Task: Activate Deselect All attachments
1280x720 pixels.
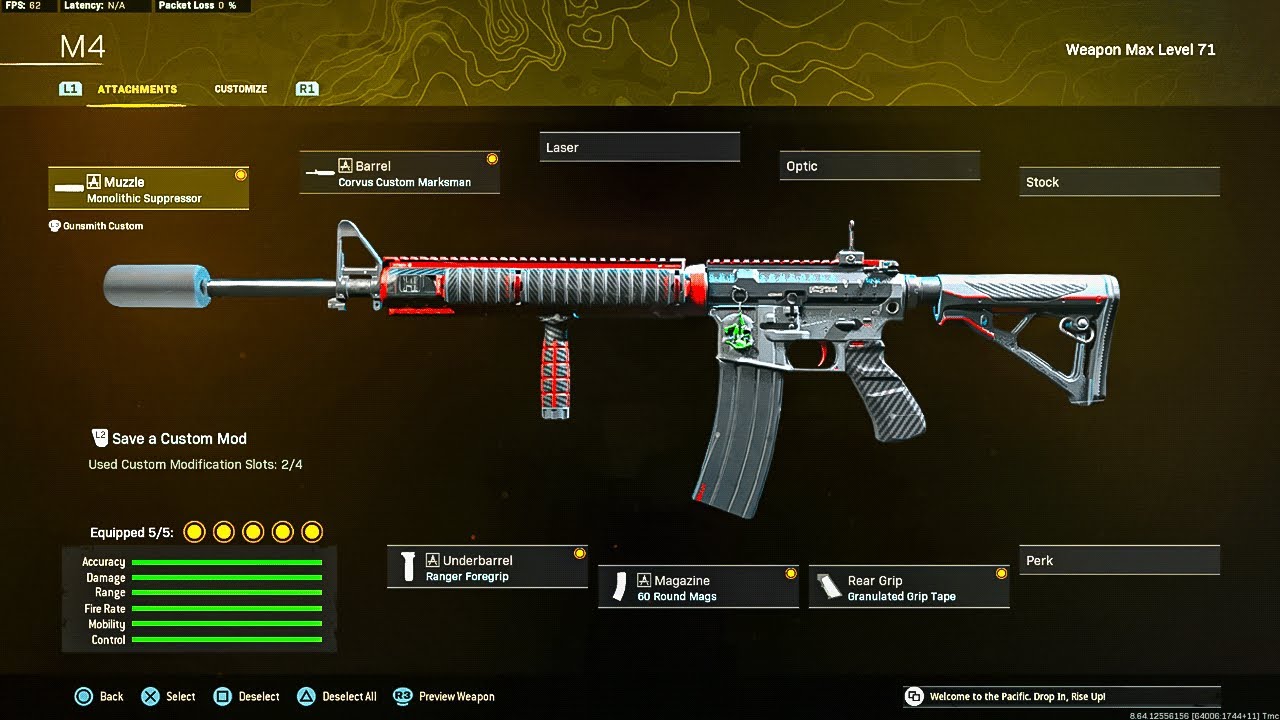Action: tap(337, 696)
